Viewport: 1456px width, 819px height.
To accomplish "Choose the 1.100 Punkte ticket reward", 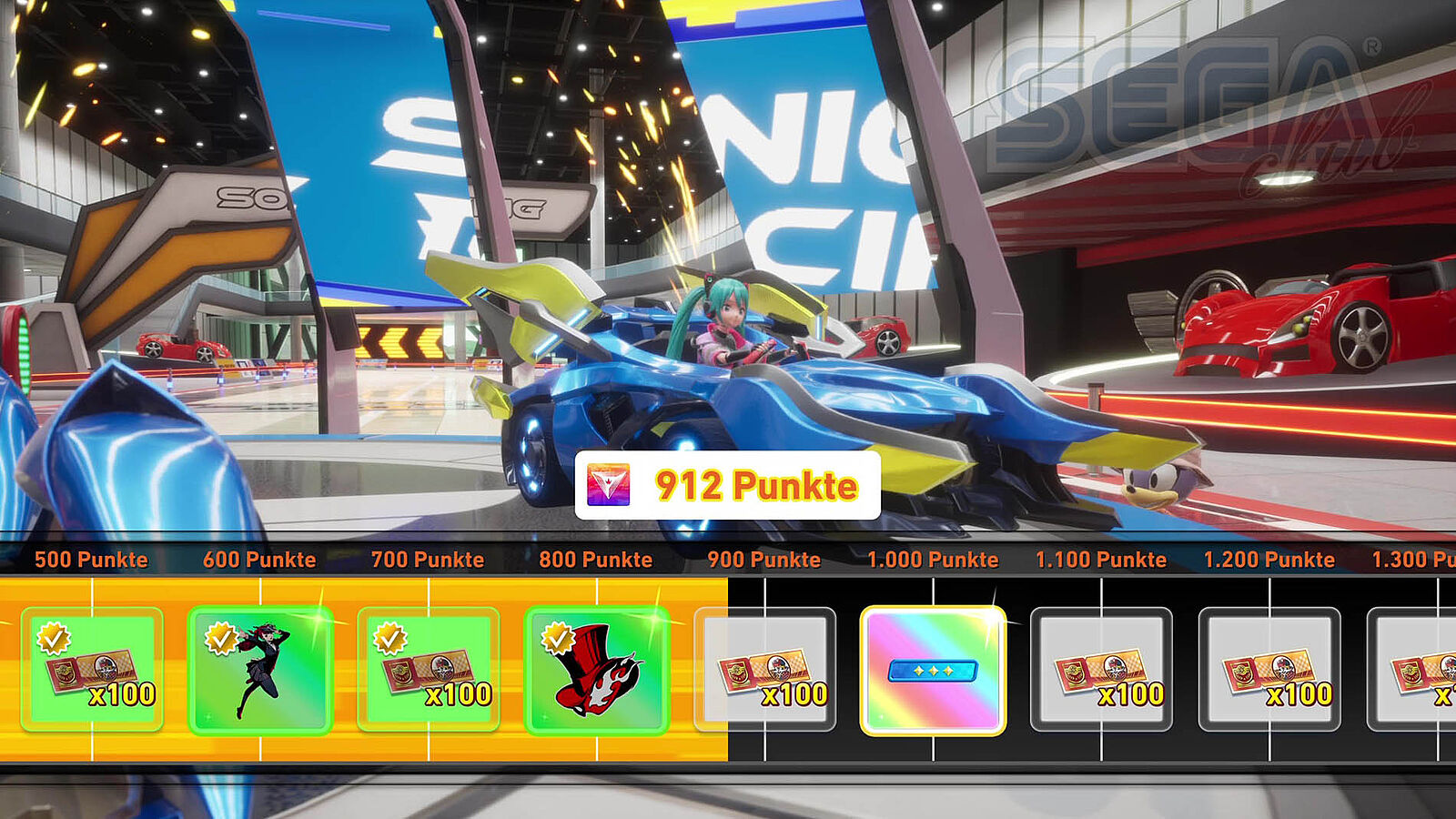I will 1101,670.
